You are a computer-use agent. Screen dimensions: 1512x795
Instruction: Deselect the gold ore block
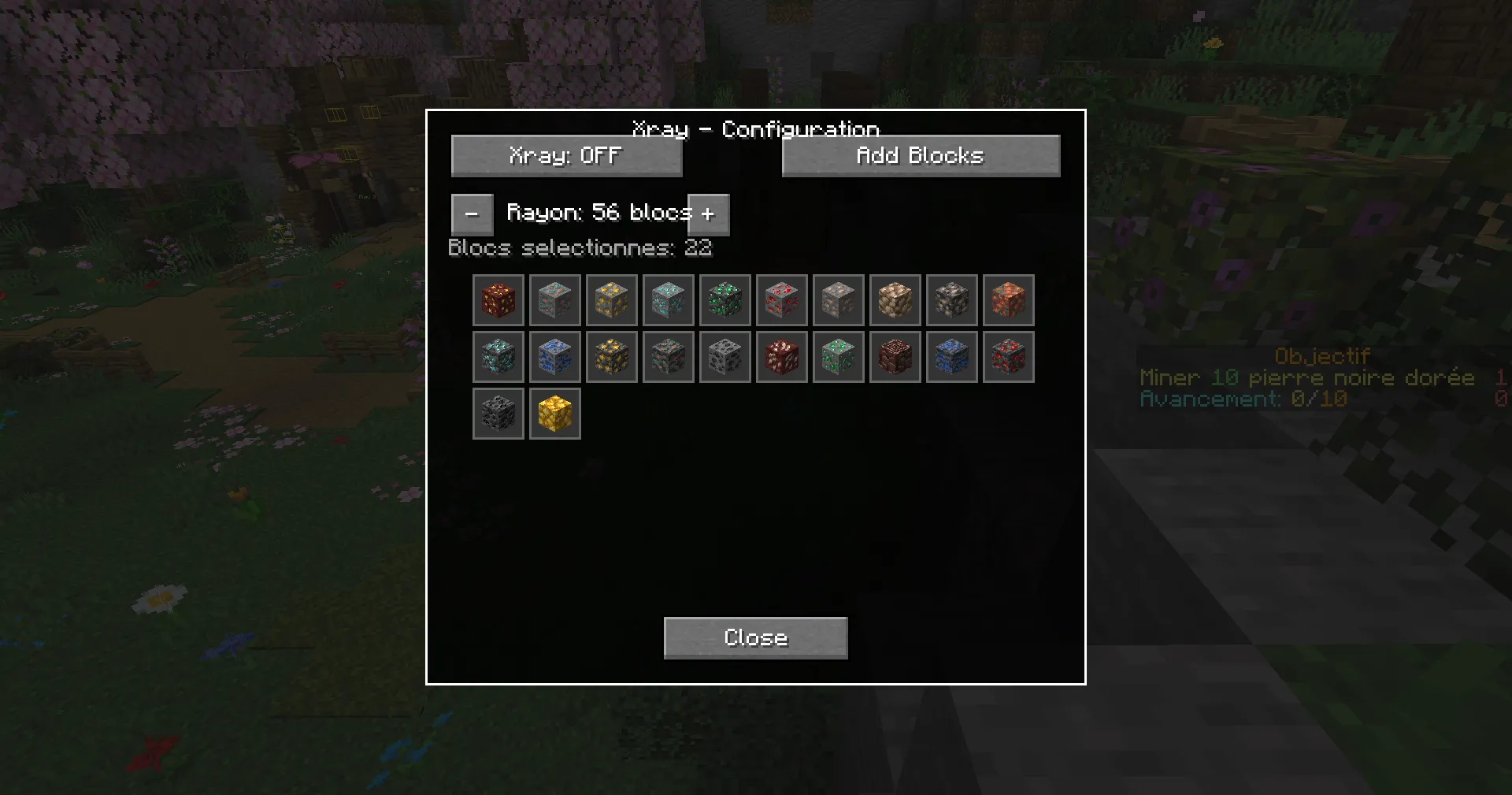click(612, 300)
